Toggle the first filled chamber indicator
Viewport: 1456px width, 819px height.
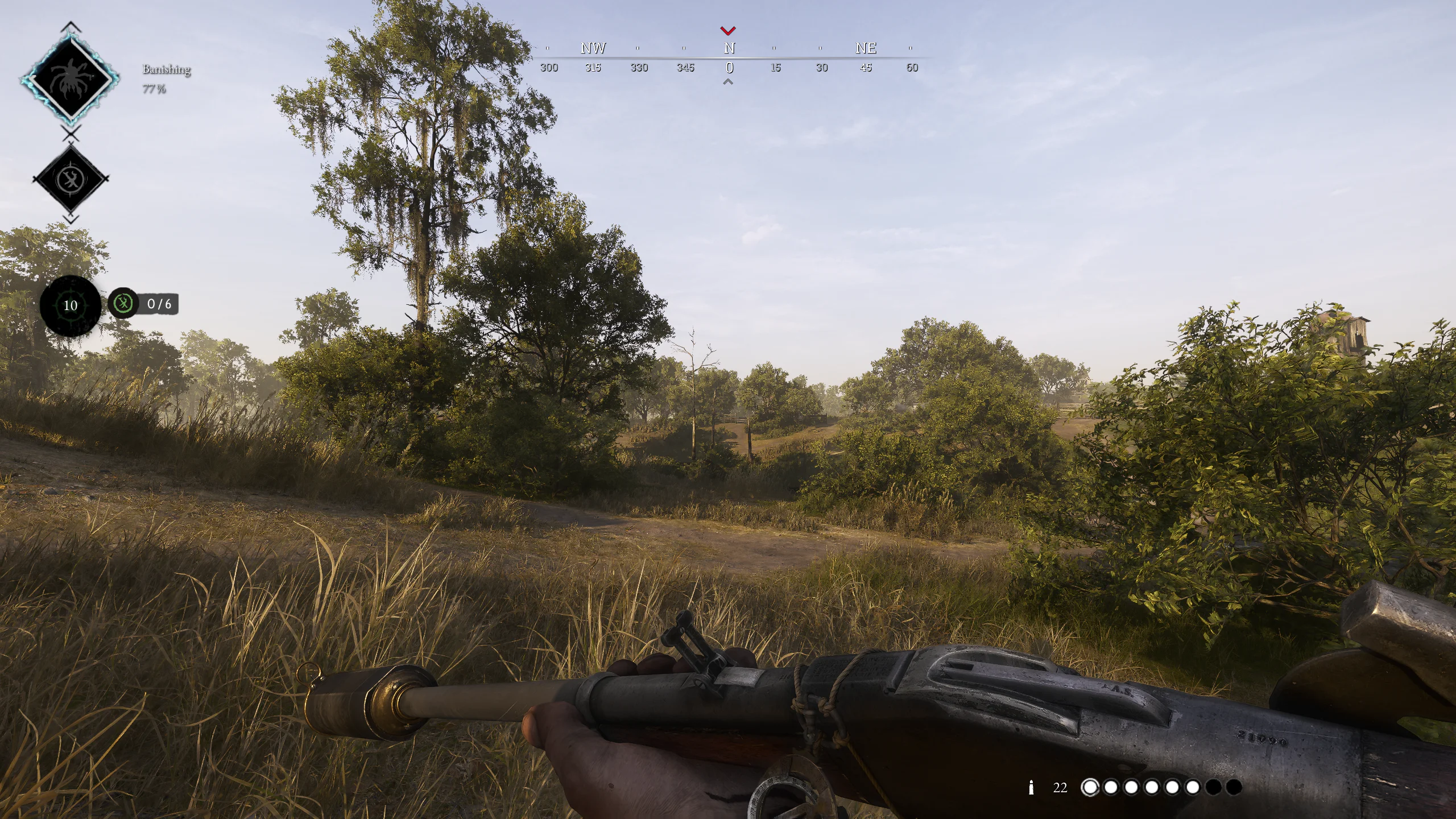[1091, 787]
